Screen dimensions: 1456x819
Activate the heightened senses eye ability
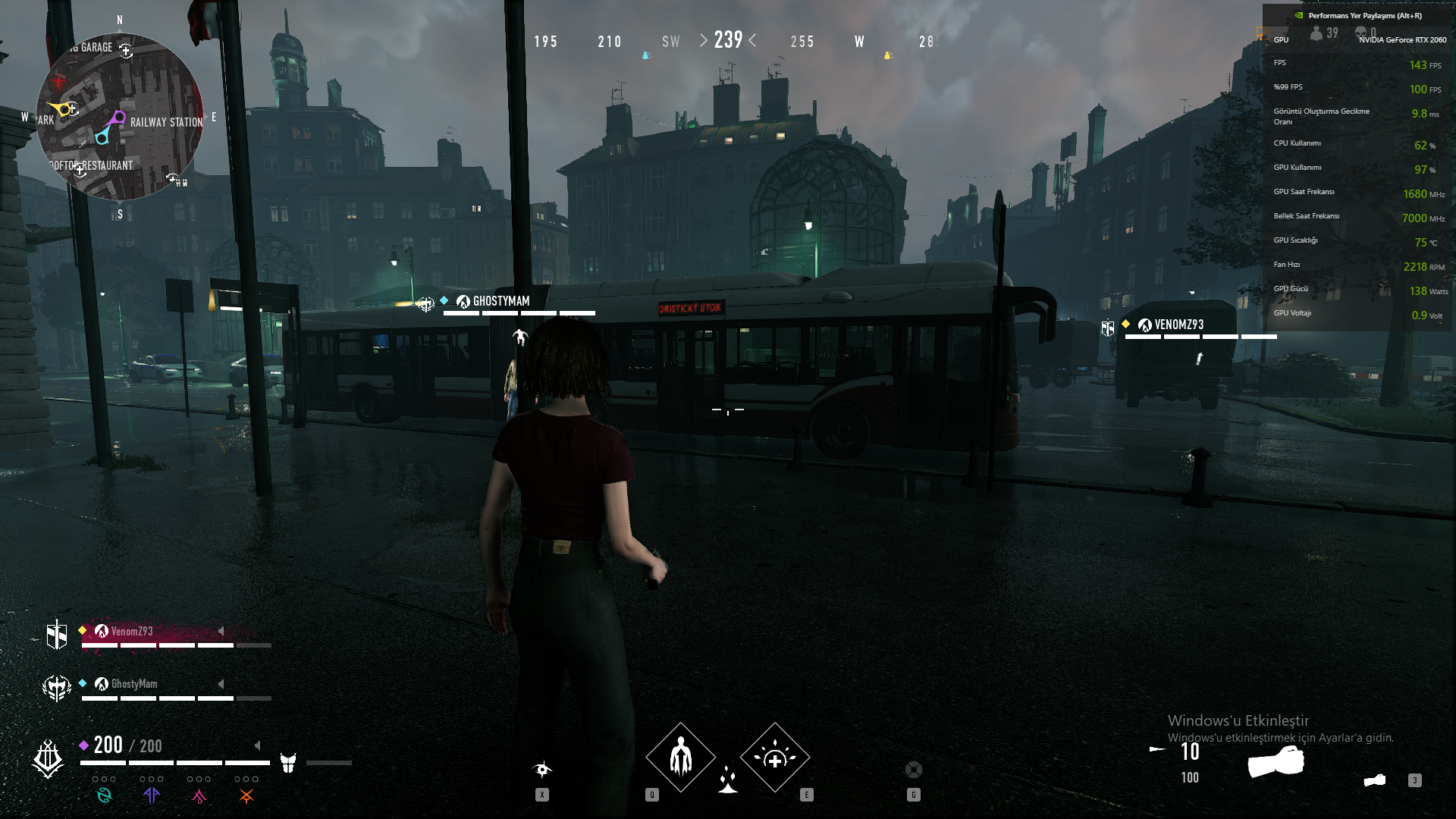[542, 770]
